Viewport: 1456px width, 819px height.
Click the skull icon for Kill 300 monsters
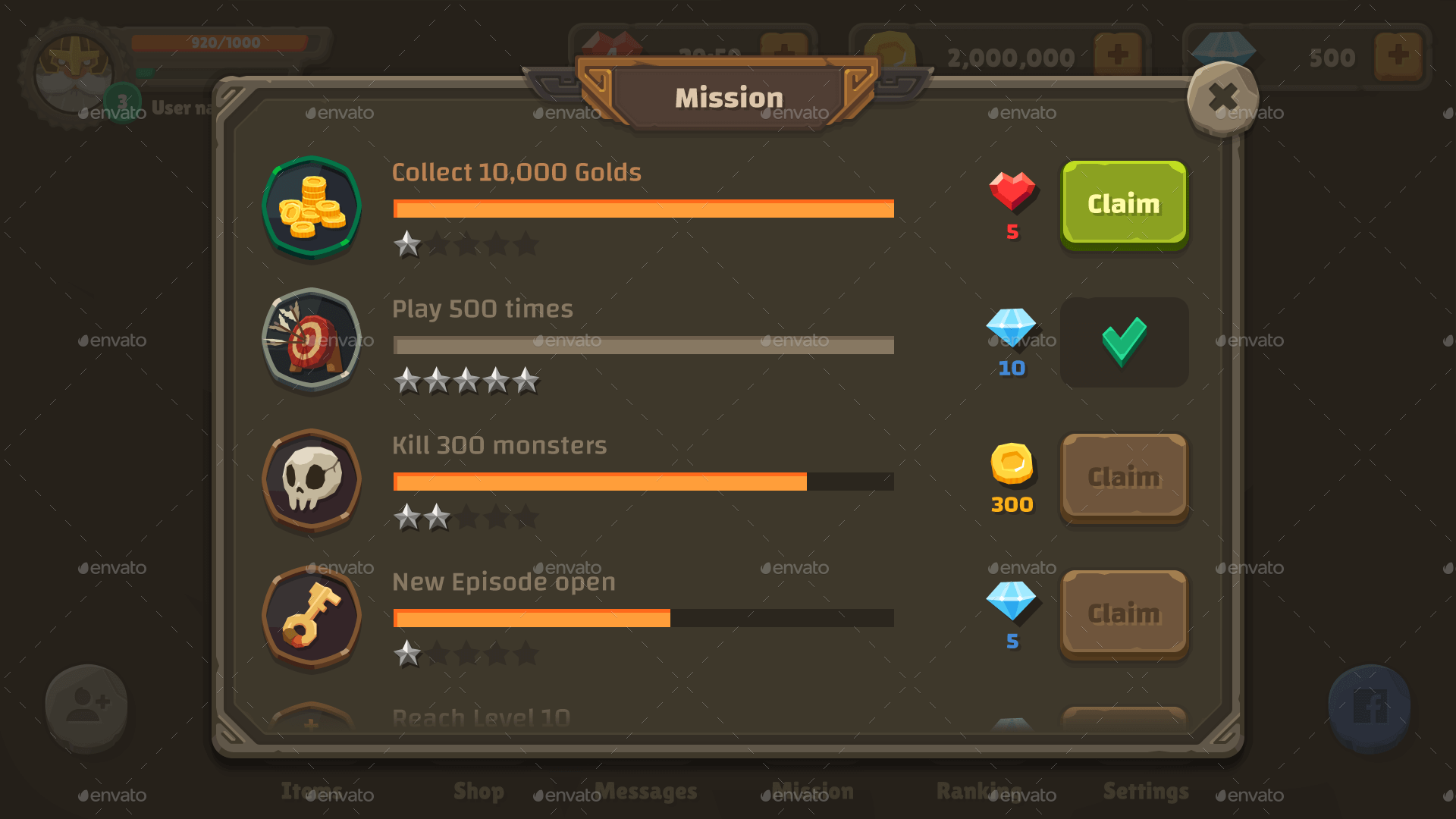click(311, 479)
